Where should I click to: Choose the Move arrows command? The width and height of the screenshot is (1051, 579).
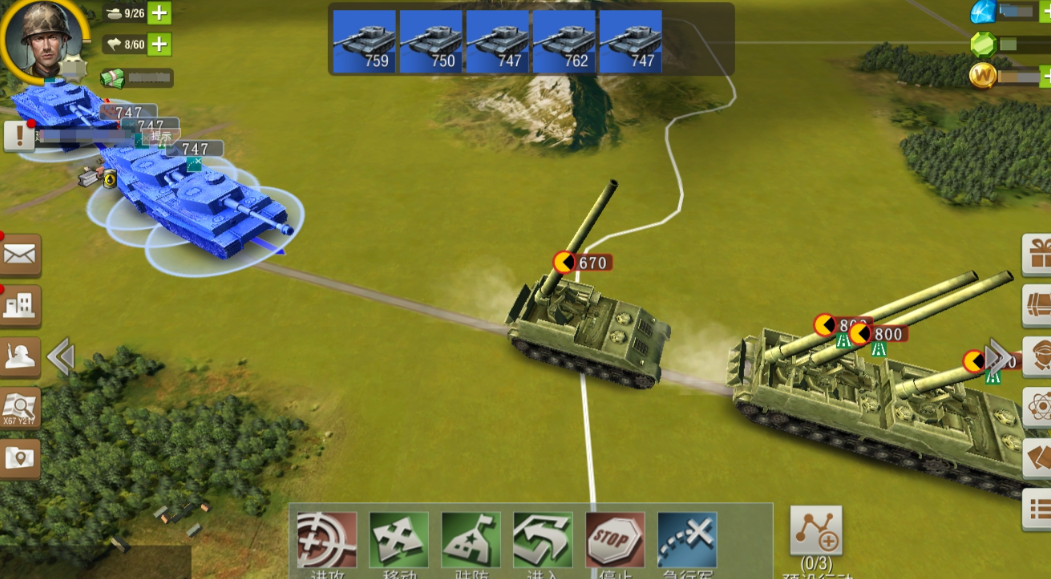click(x=399, y=542)
